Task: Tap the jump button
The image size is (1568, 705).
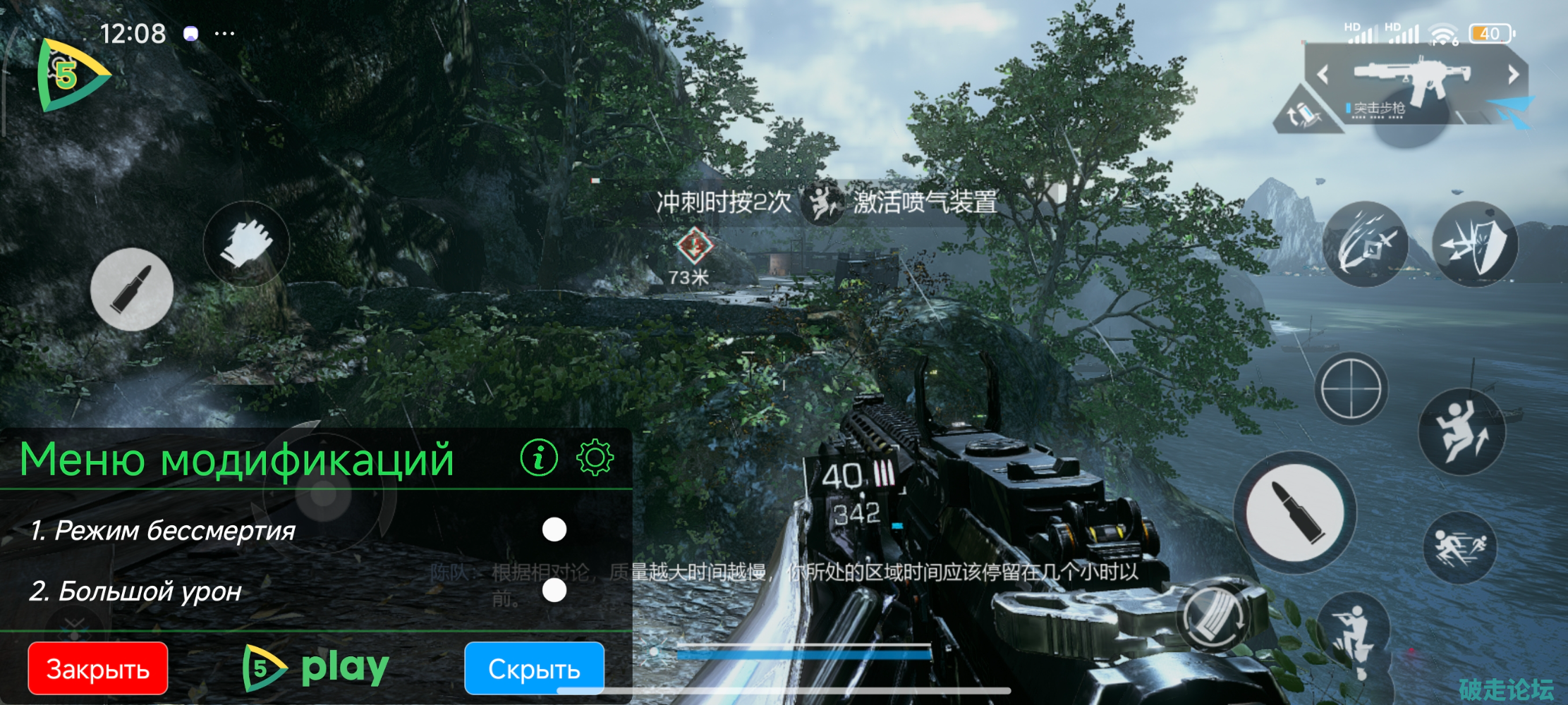Action: point(1461,431)
